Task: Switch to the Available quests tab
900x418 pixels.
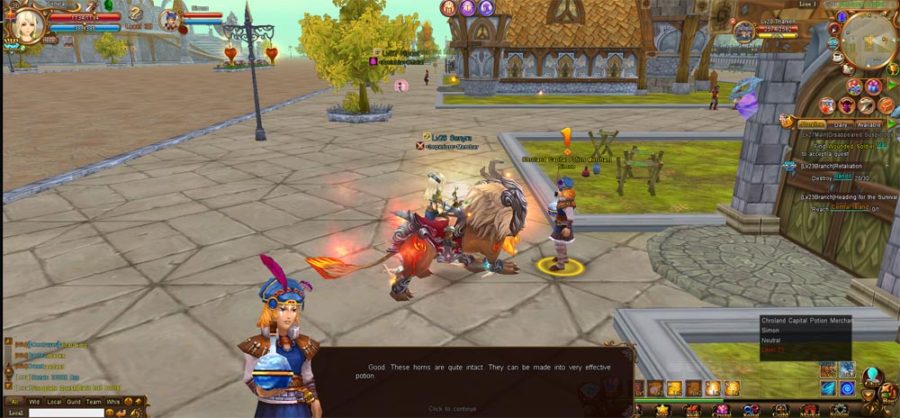Action: click(869, 125)
